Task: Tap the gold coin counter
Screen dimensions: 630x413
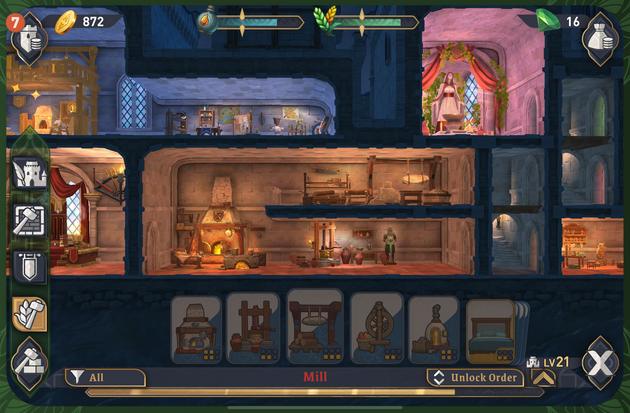Action: [85, 21]
